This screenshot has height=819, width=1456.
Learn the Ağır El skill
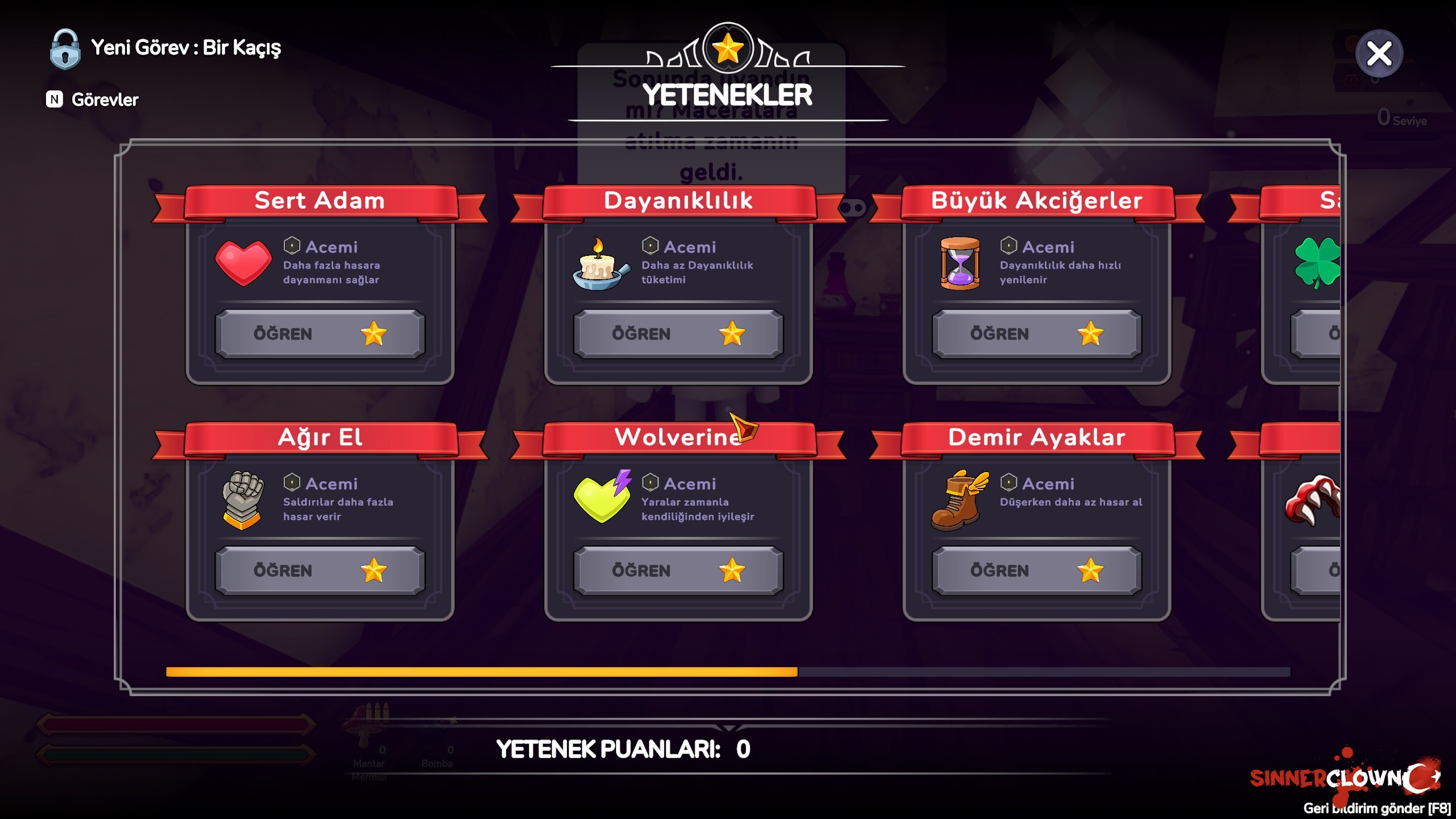pos(320,570)
